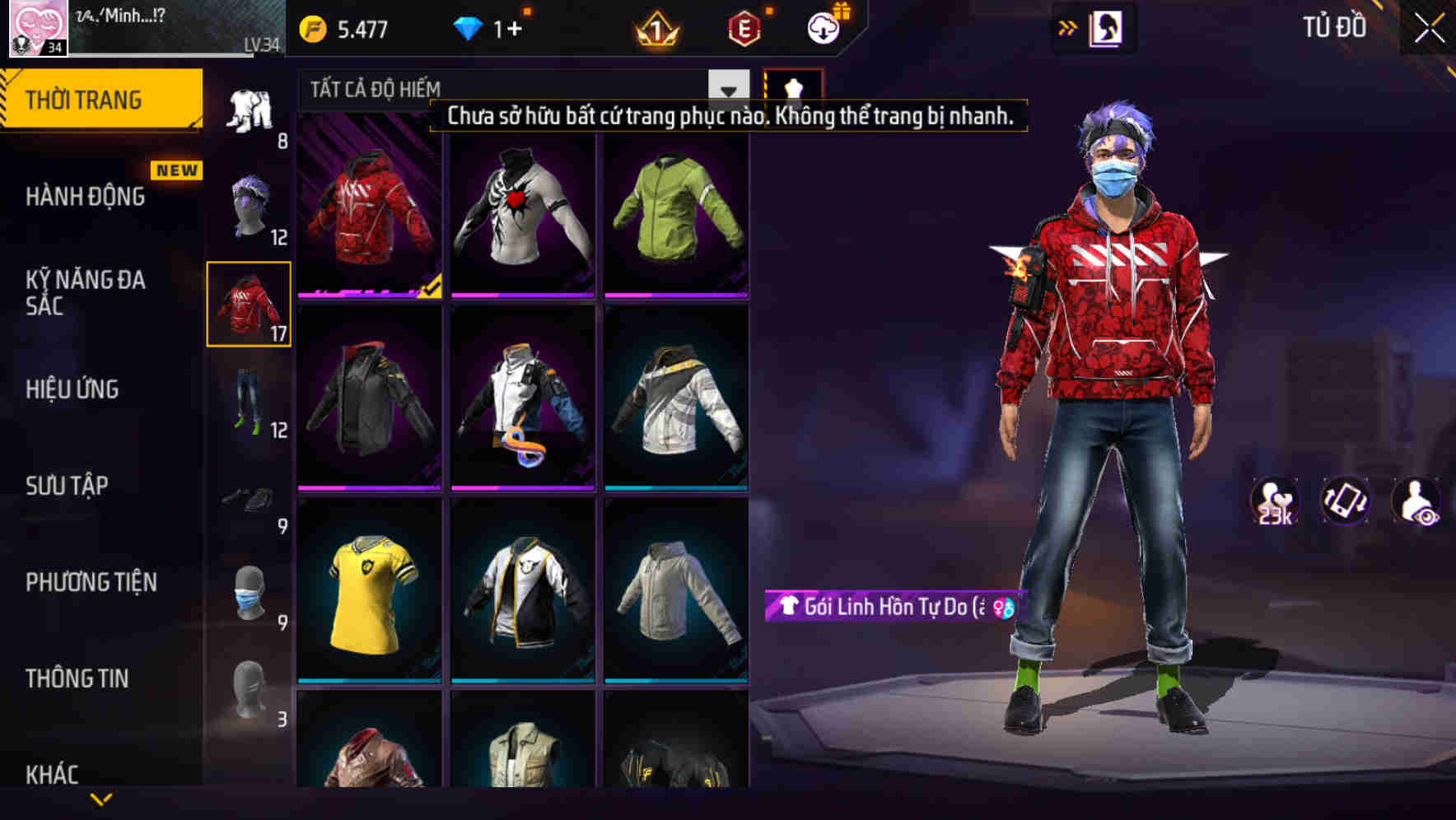Select the yellow shirt in the grid

pos(370,594)
